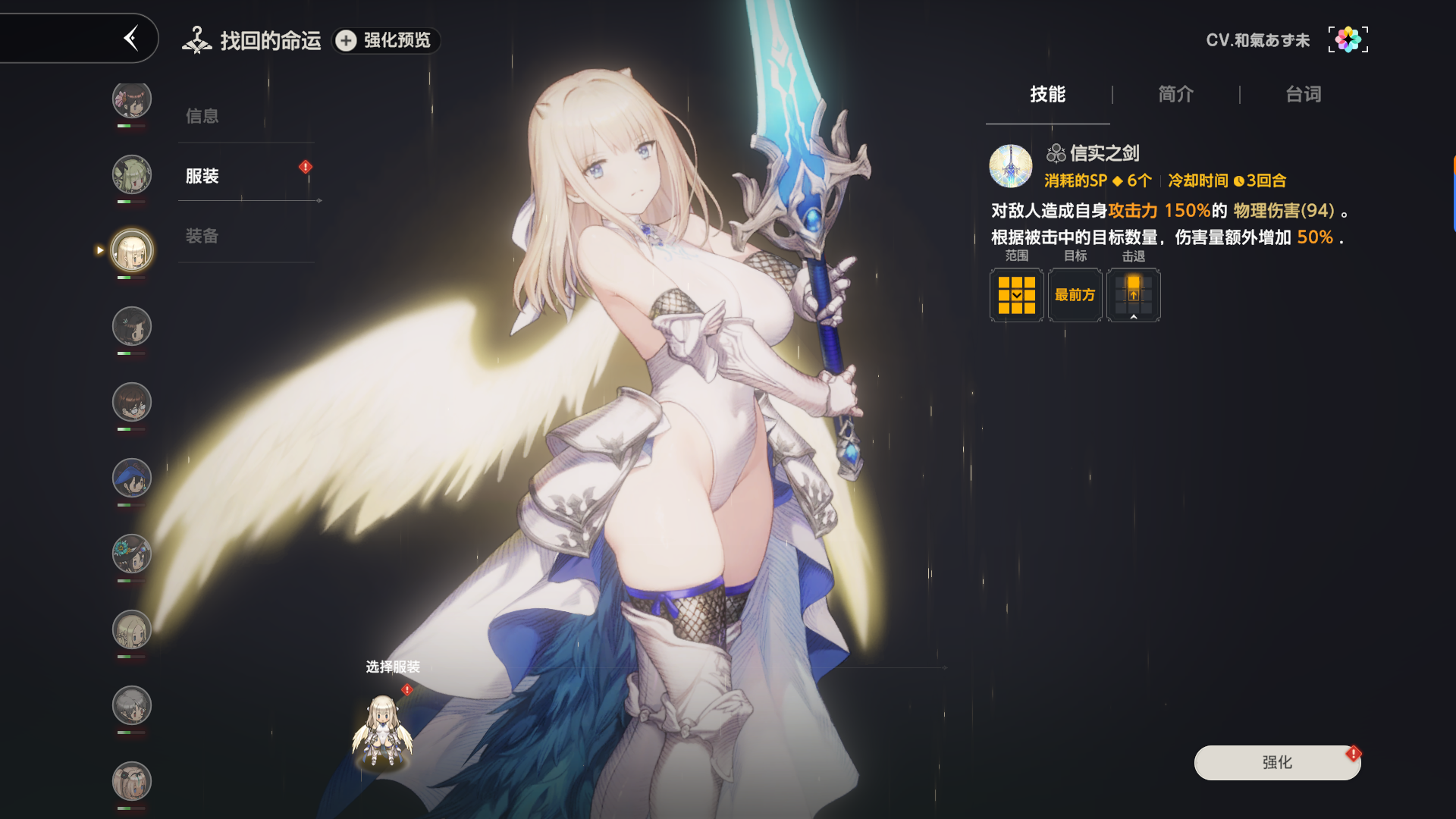This screenshot has width=1456, height=819.
Task: Show the 范围 range grid details
Action: pos(1016,295)
